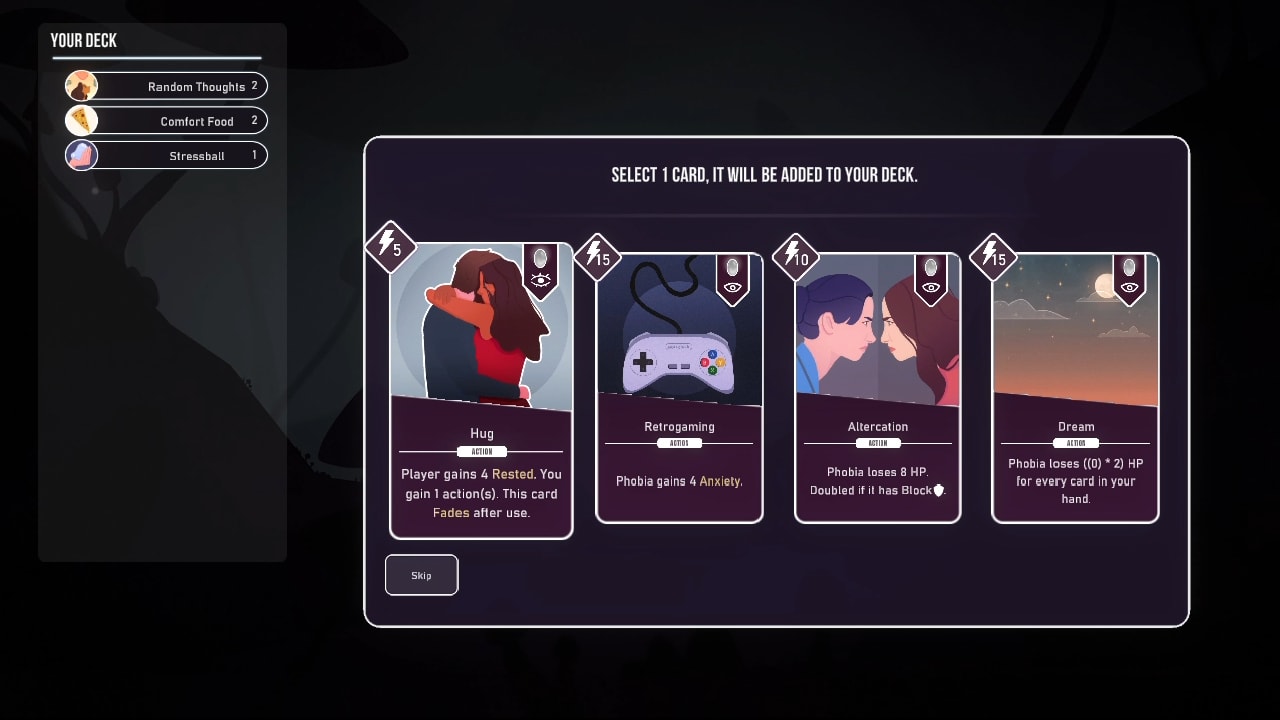Click the Skip button
Viewport: 1280px width, 720px height.
pos(421,574)
